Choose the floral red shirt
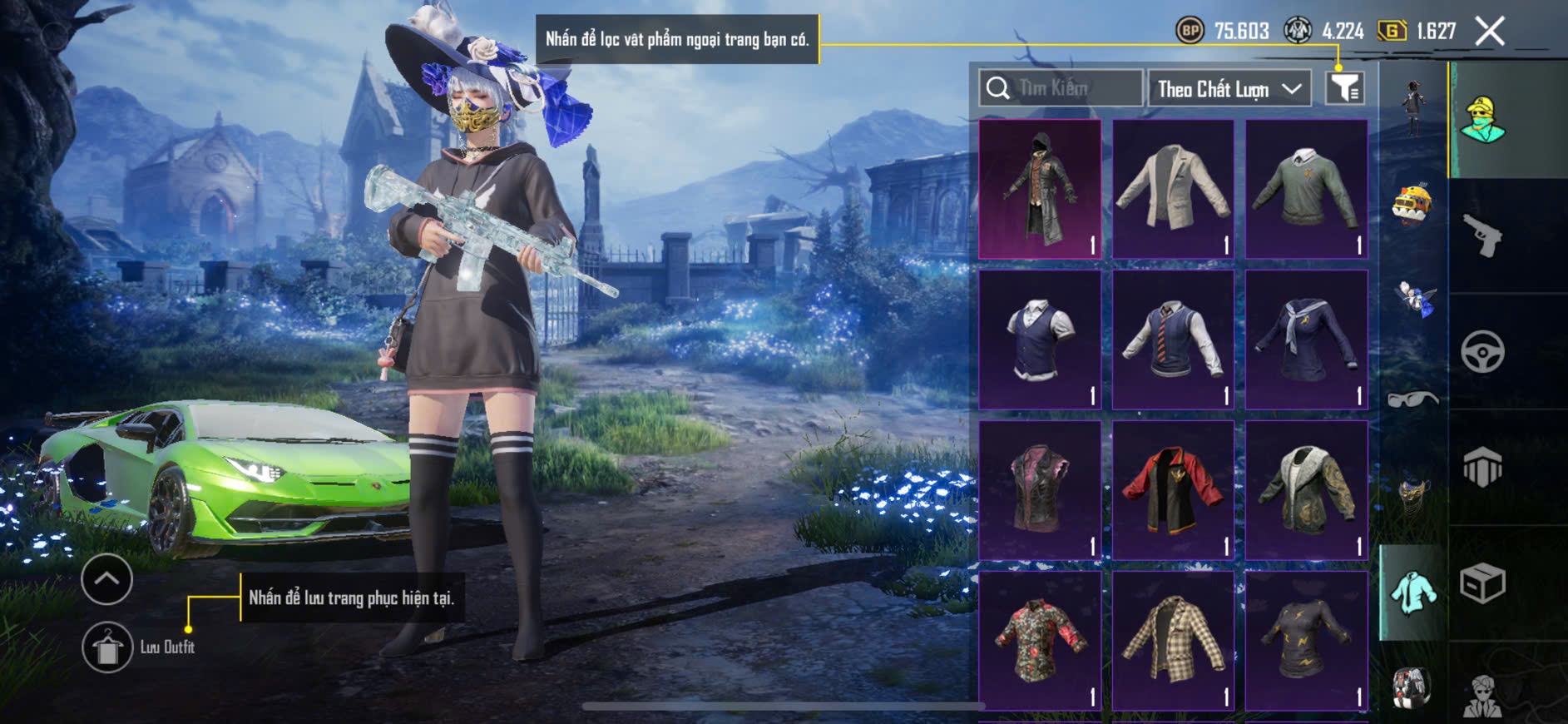The width and height of the screenshot is (1568, 724). 1040,640
